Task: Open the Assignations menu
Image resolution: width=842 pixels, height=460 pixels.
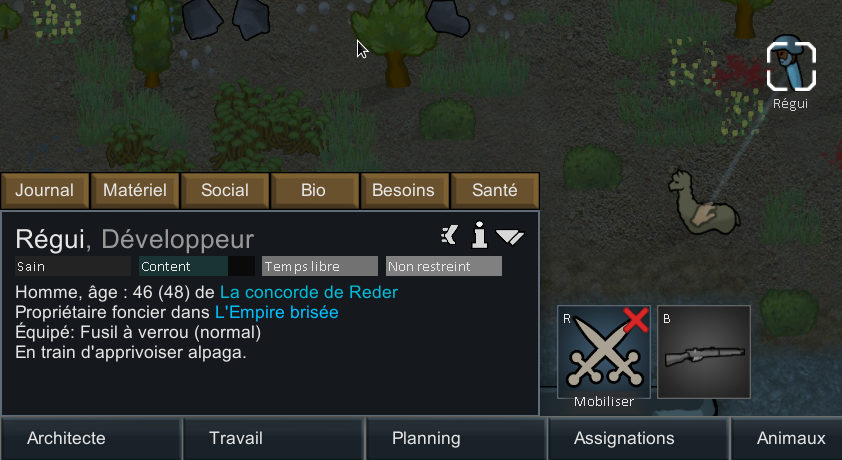Action: click(625, 438)
